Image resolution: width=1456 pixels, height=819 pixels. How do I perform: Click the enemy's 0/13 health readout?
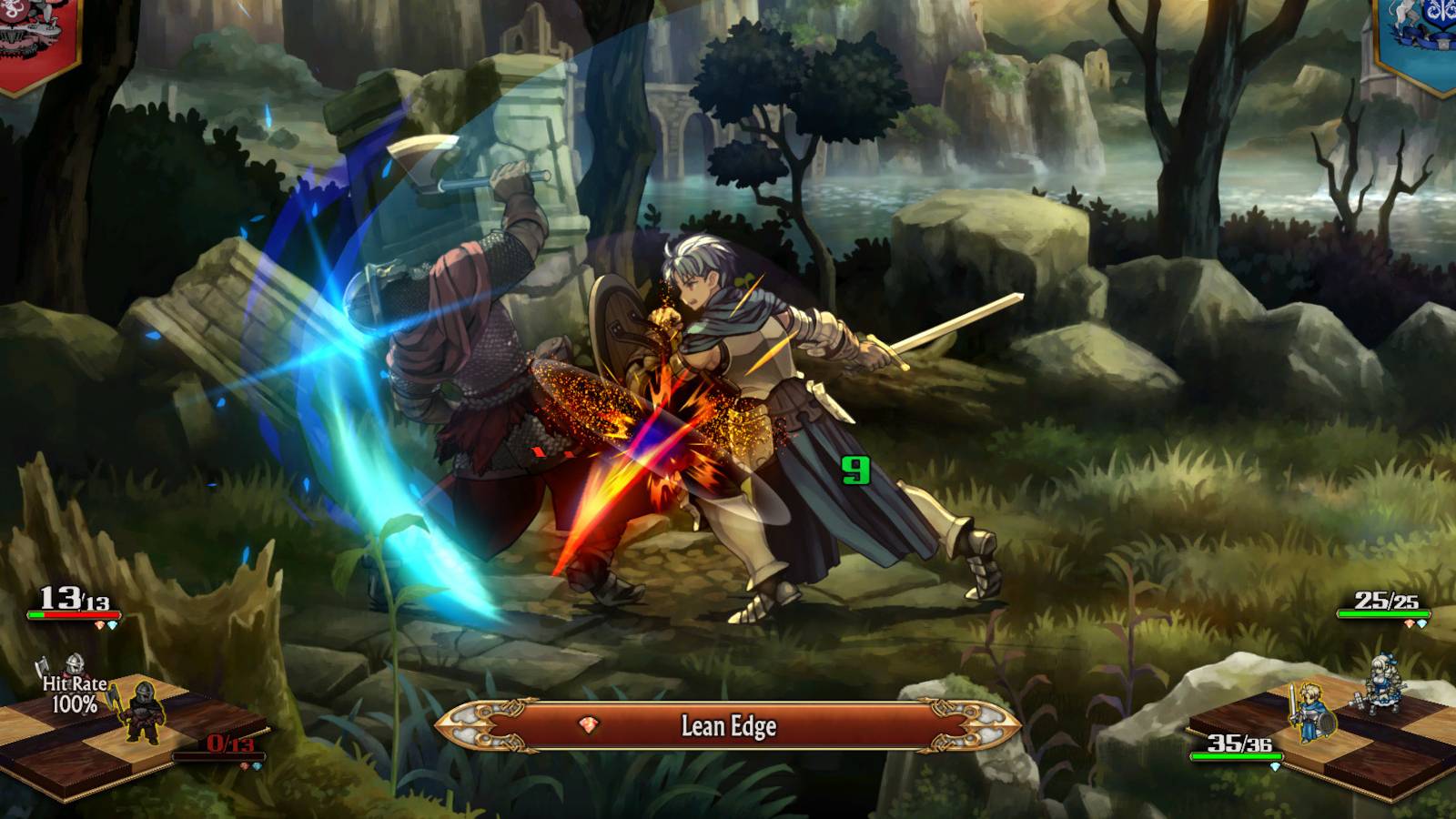(229, 744)
